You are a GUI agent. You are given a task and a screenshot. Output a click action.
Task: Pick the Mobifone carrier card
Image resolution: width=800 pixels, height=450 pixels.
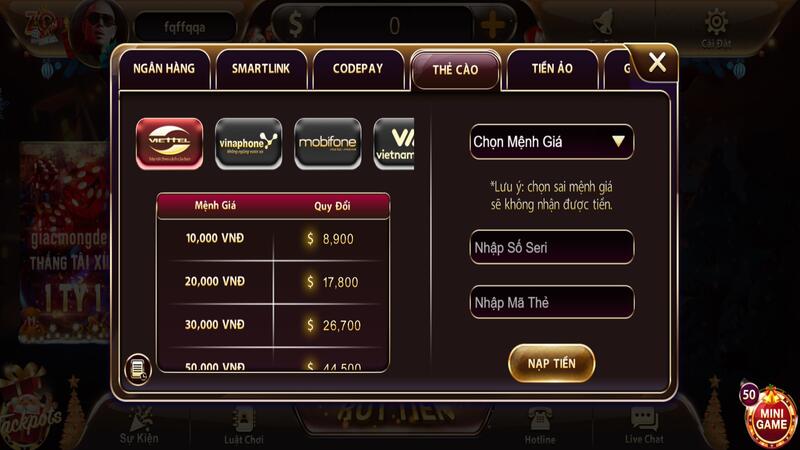click(x=328, y=143)
